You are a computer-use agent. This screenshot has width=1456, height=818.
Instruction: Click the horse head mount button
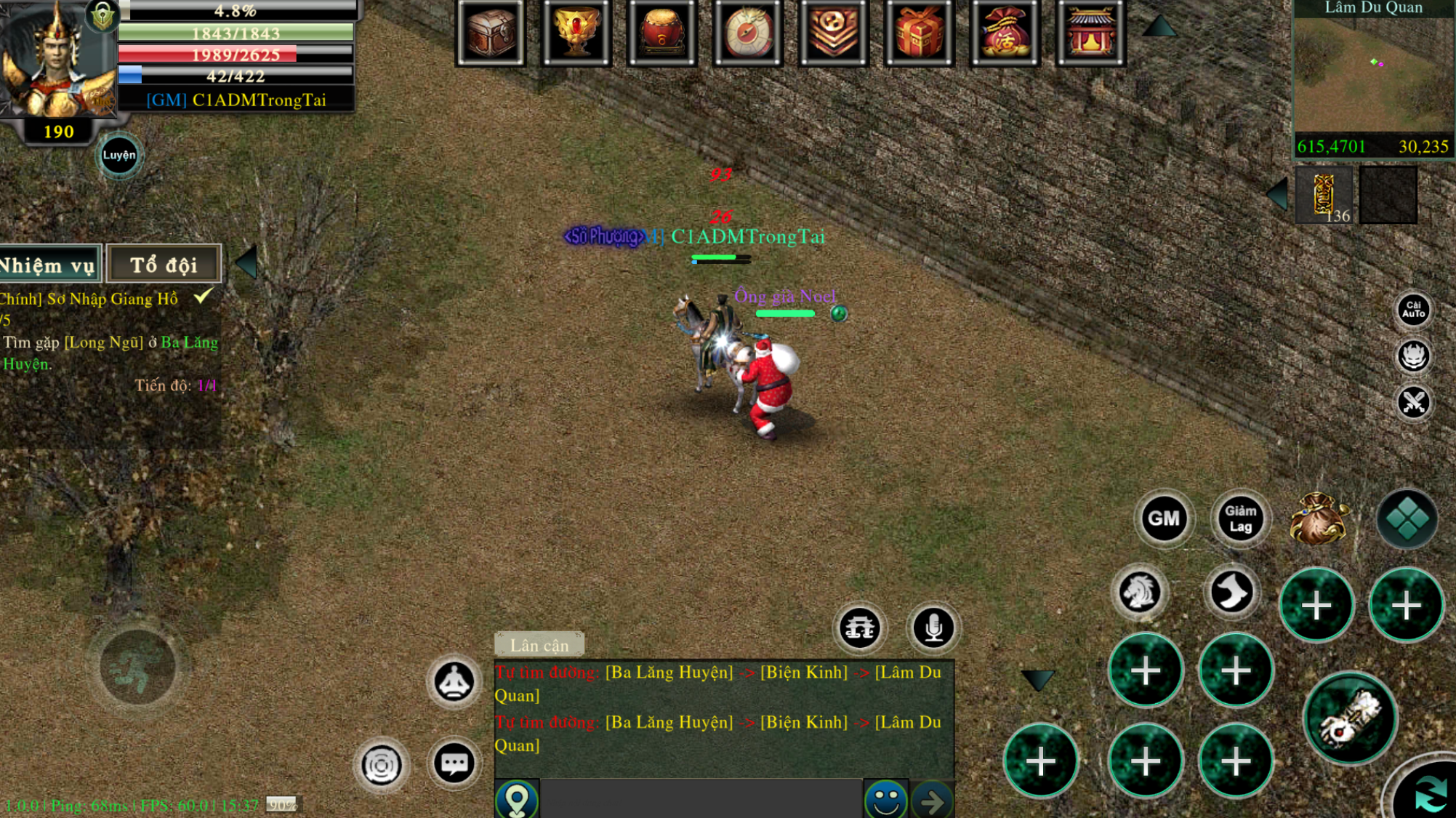pyautogui.click(x=1139, y=592)
